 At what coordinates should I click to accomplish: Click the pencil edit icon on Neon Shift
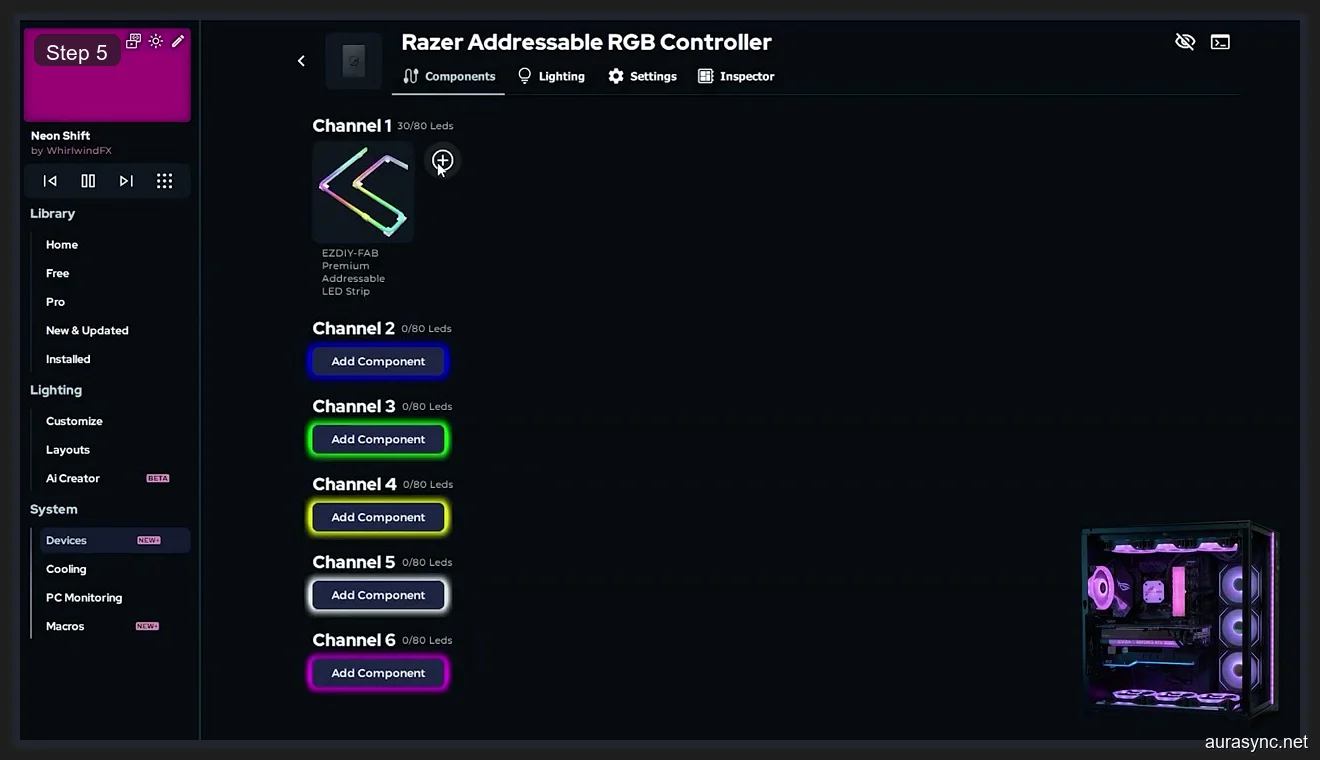[x=178, y=41]
